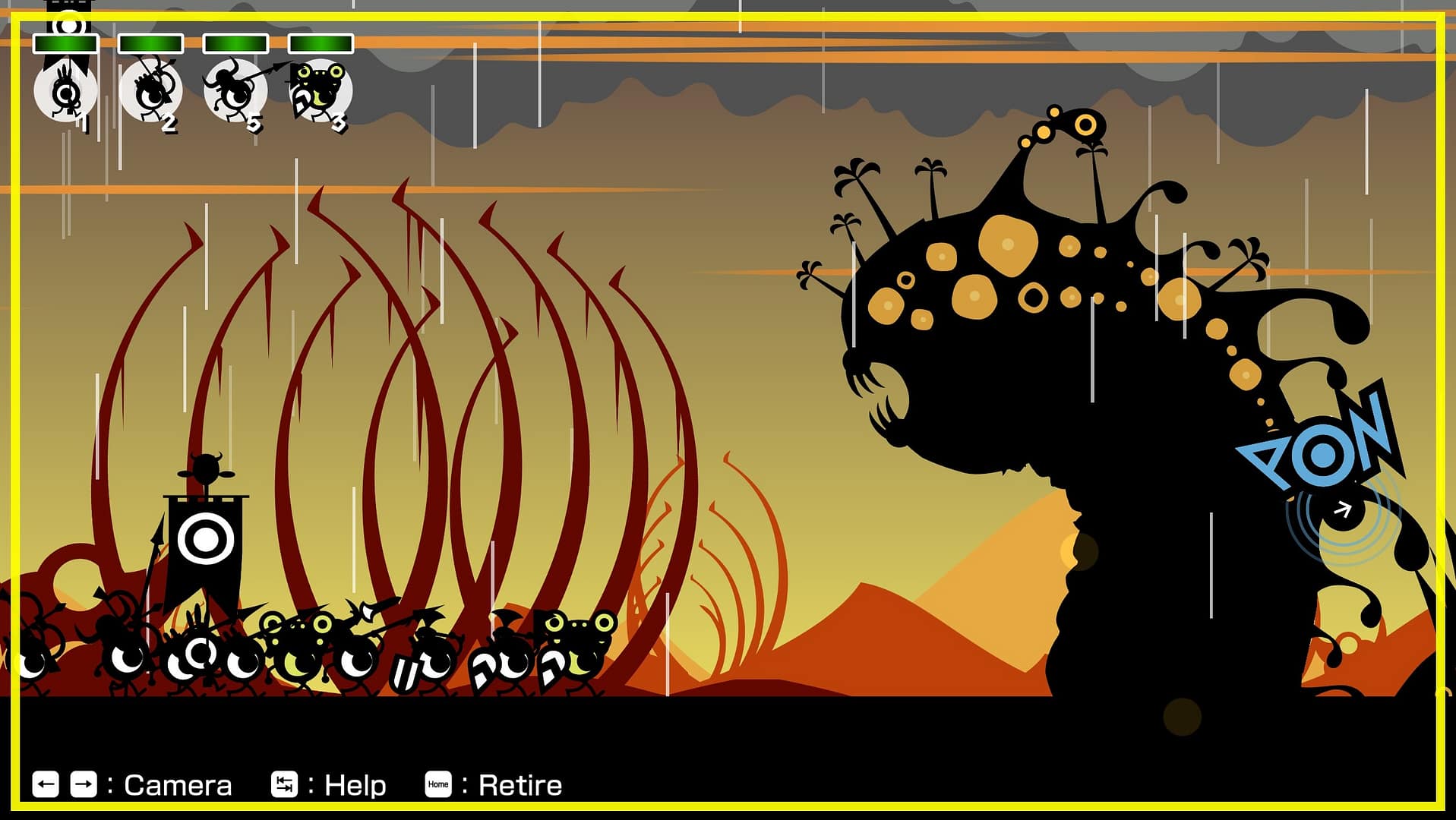Click the health bar above the Yaripon squad
Viewport: 1456px width, 820px height.
click(150, 43)
